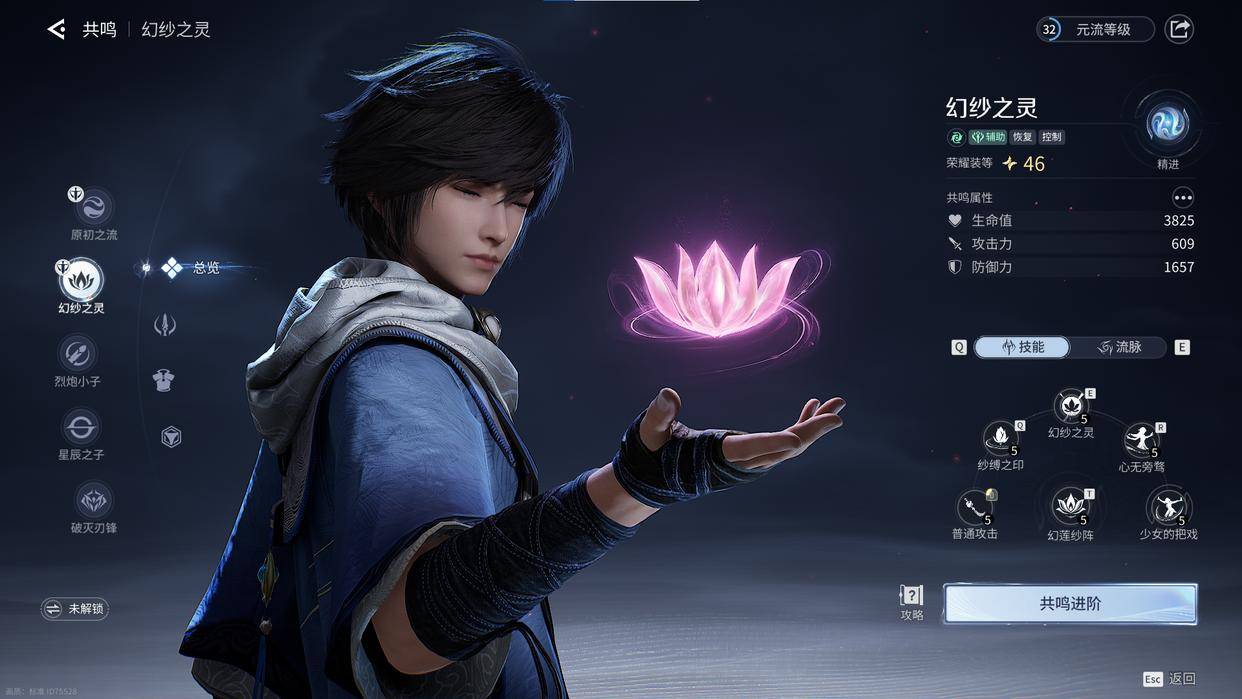Click the 共鸣进阶 button
The height and width of the screenshot is (699, 1242).
click(x=1070, y=604)
